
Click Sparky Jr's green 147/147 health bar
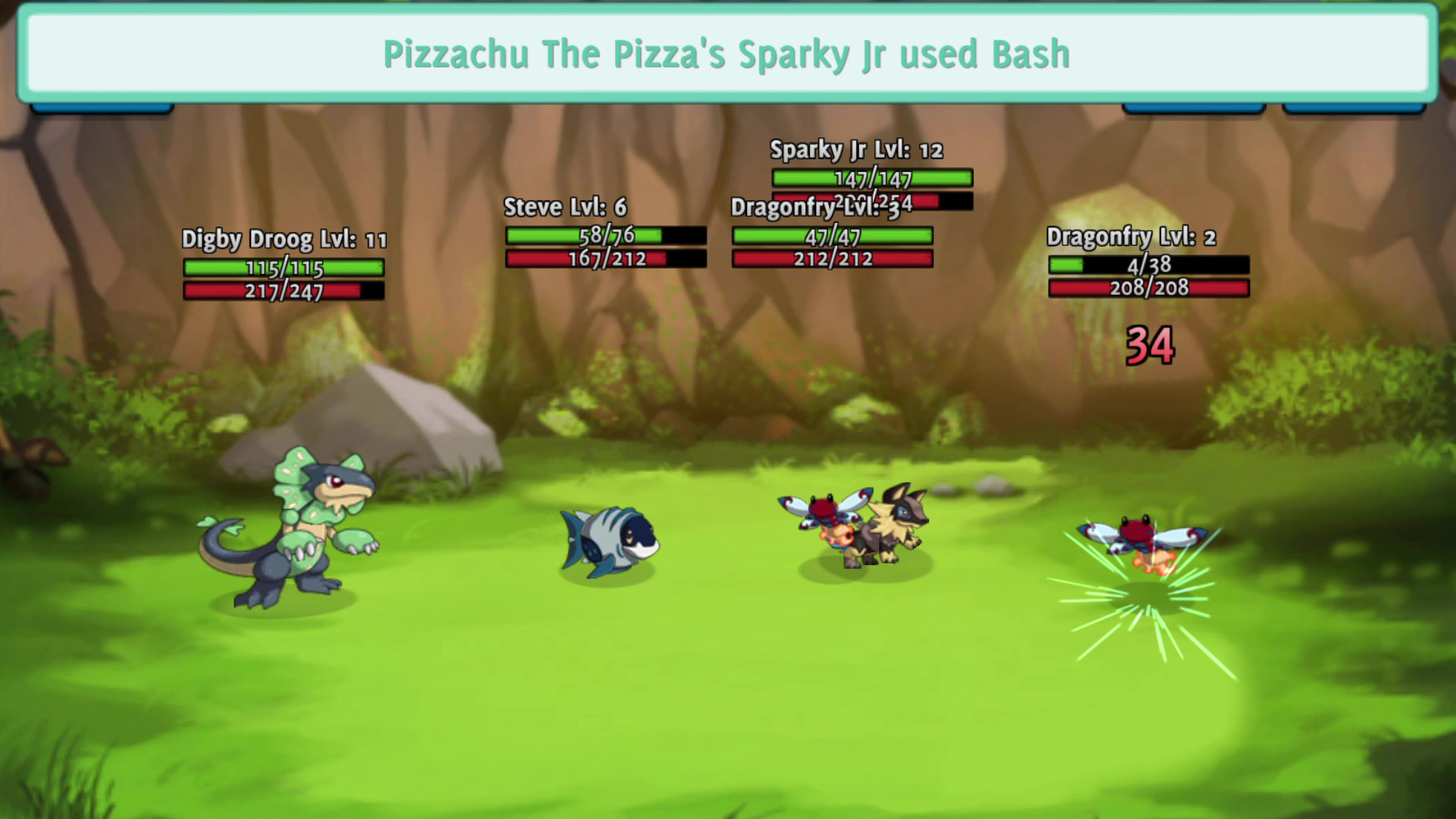click(x=871, y=179)
